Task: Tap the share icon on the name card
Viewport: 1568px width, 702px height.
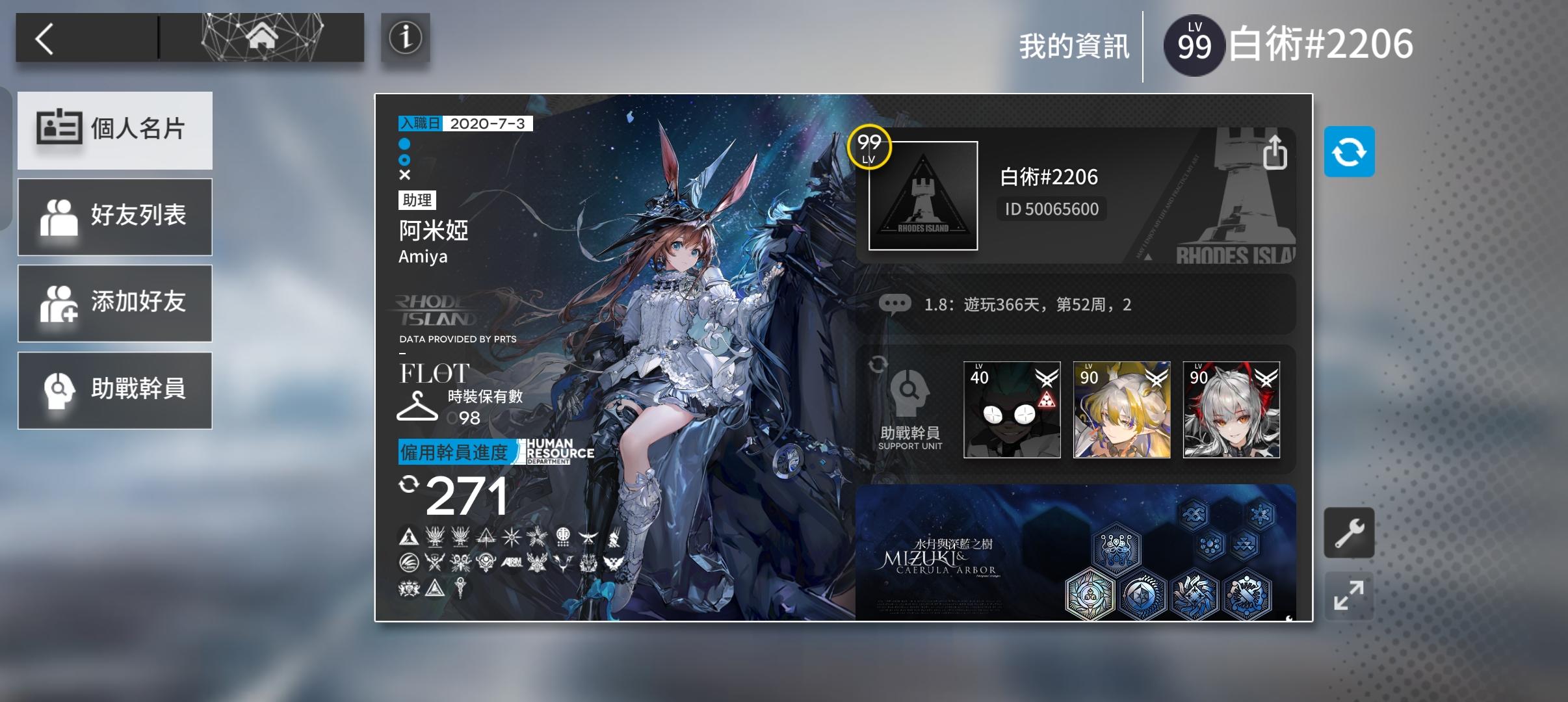Action: click(x=1276, y=153)
